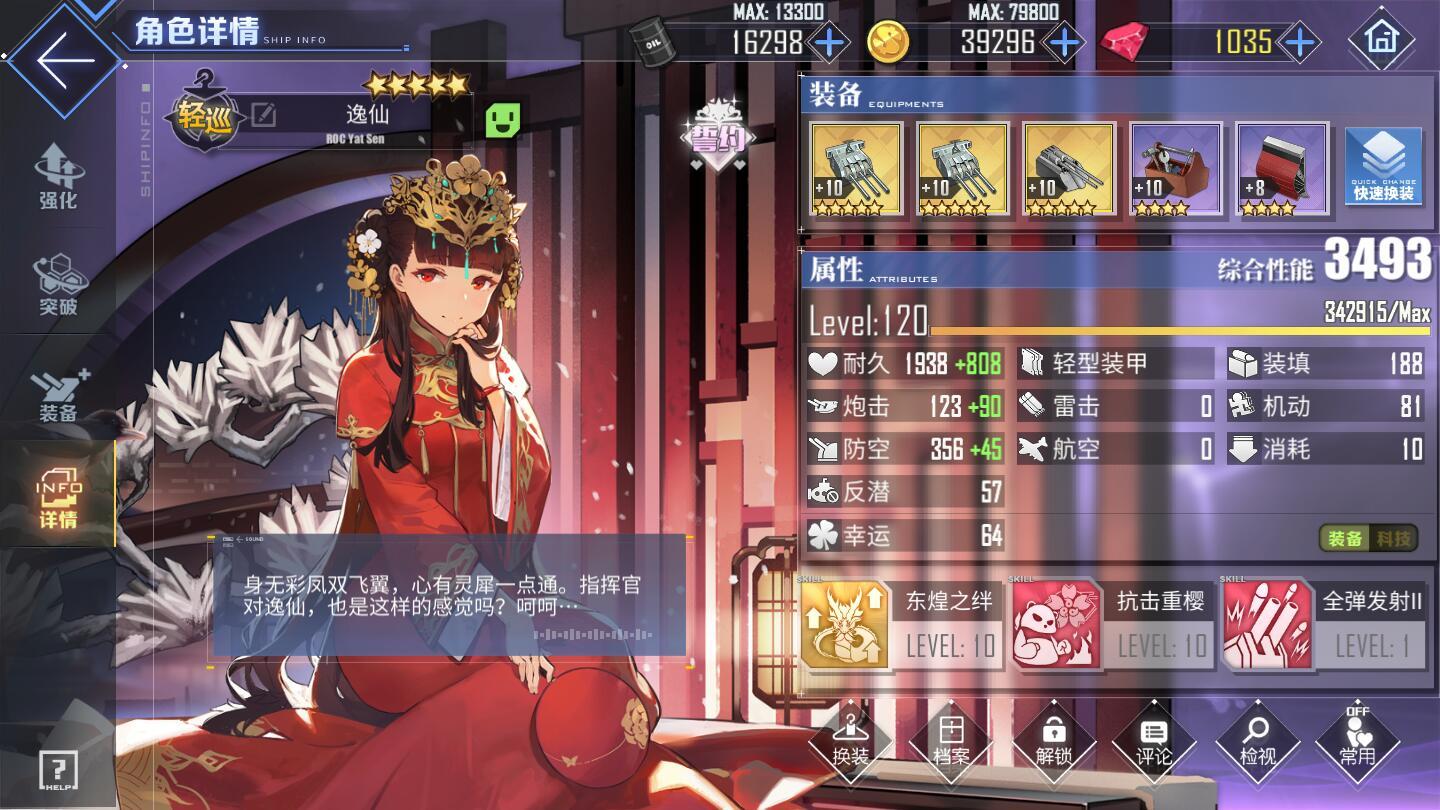
Task: Switch to the 突破 limit break tab
Action: [x=58, y=286]
